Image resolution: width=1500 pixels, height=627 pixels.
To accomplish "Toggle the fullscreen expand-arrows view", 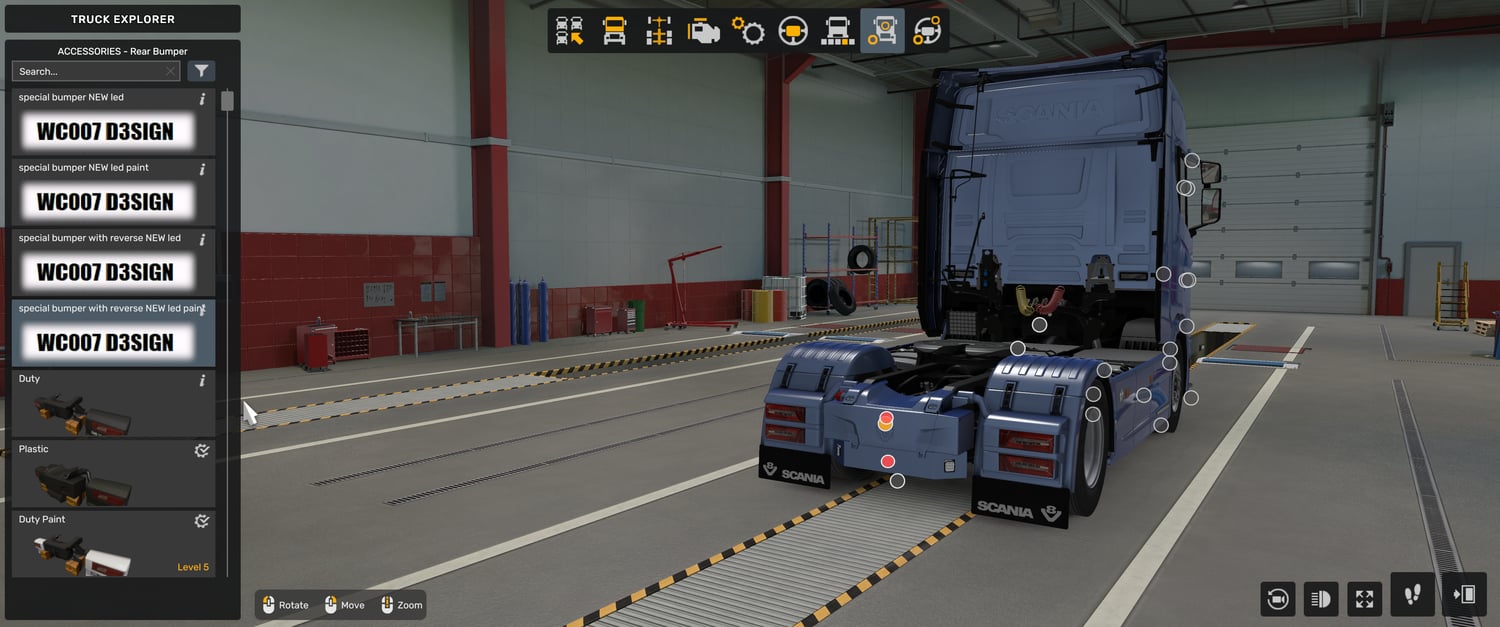I will click(x=1364, y=599).
